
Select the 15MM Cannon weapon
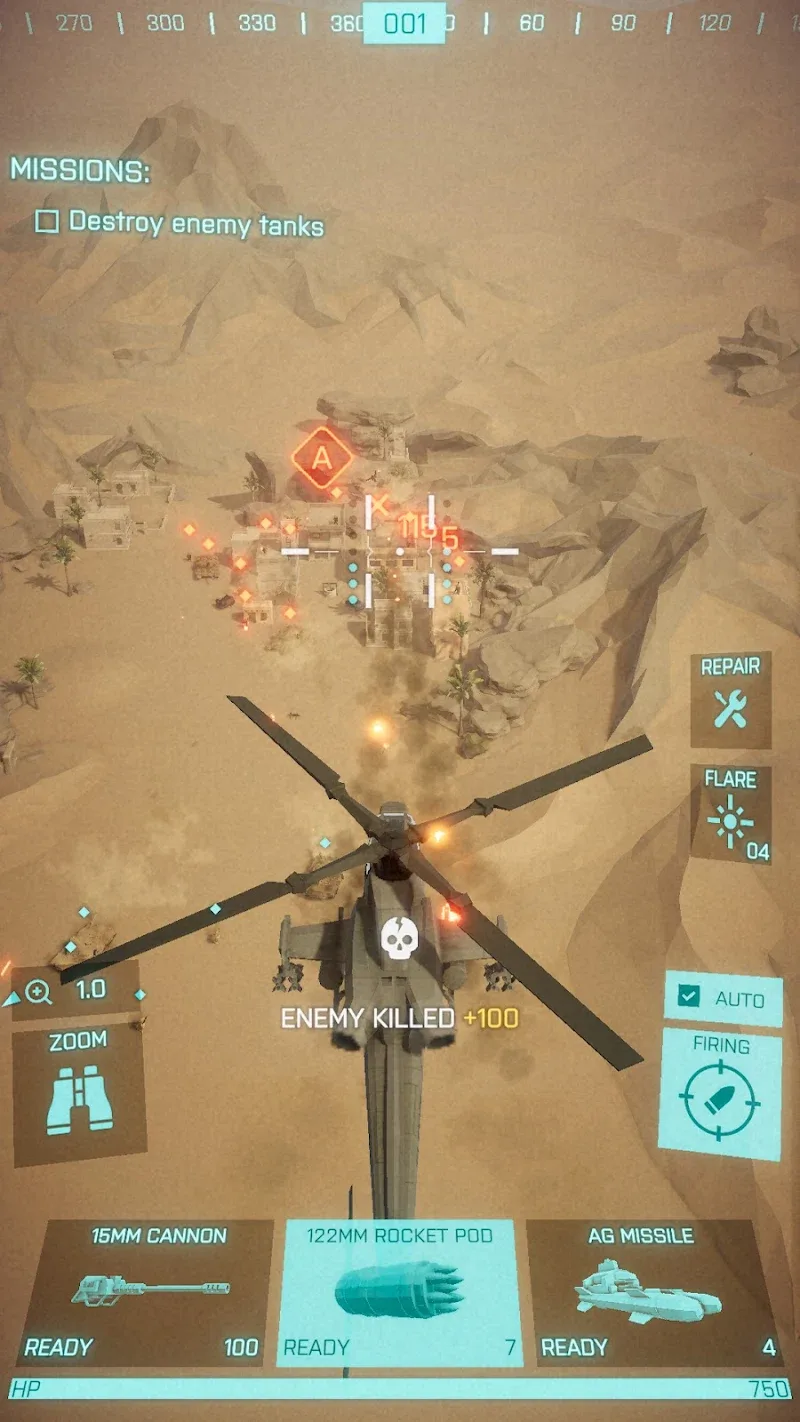(145, 1292)
